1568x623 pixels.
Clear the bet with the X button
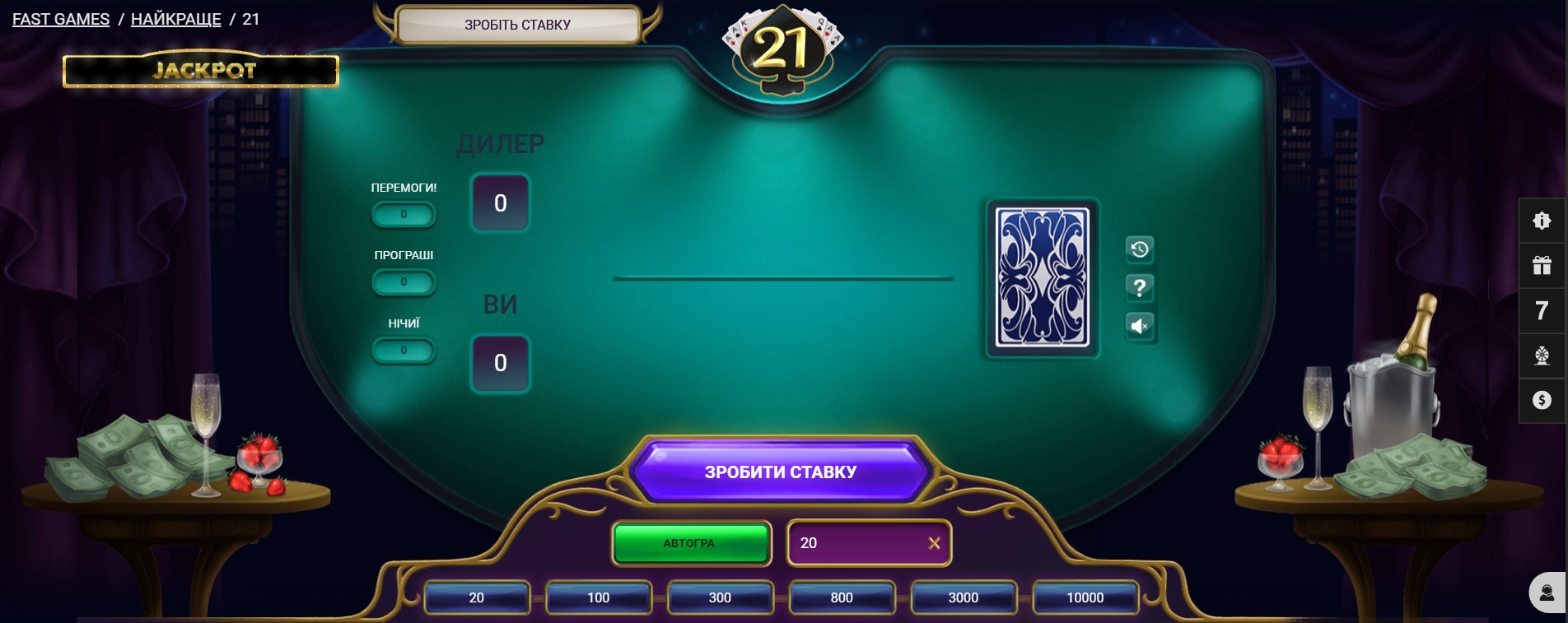click(935, 542)
